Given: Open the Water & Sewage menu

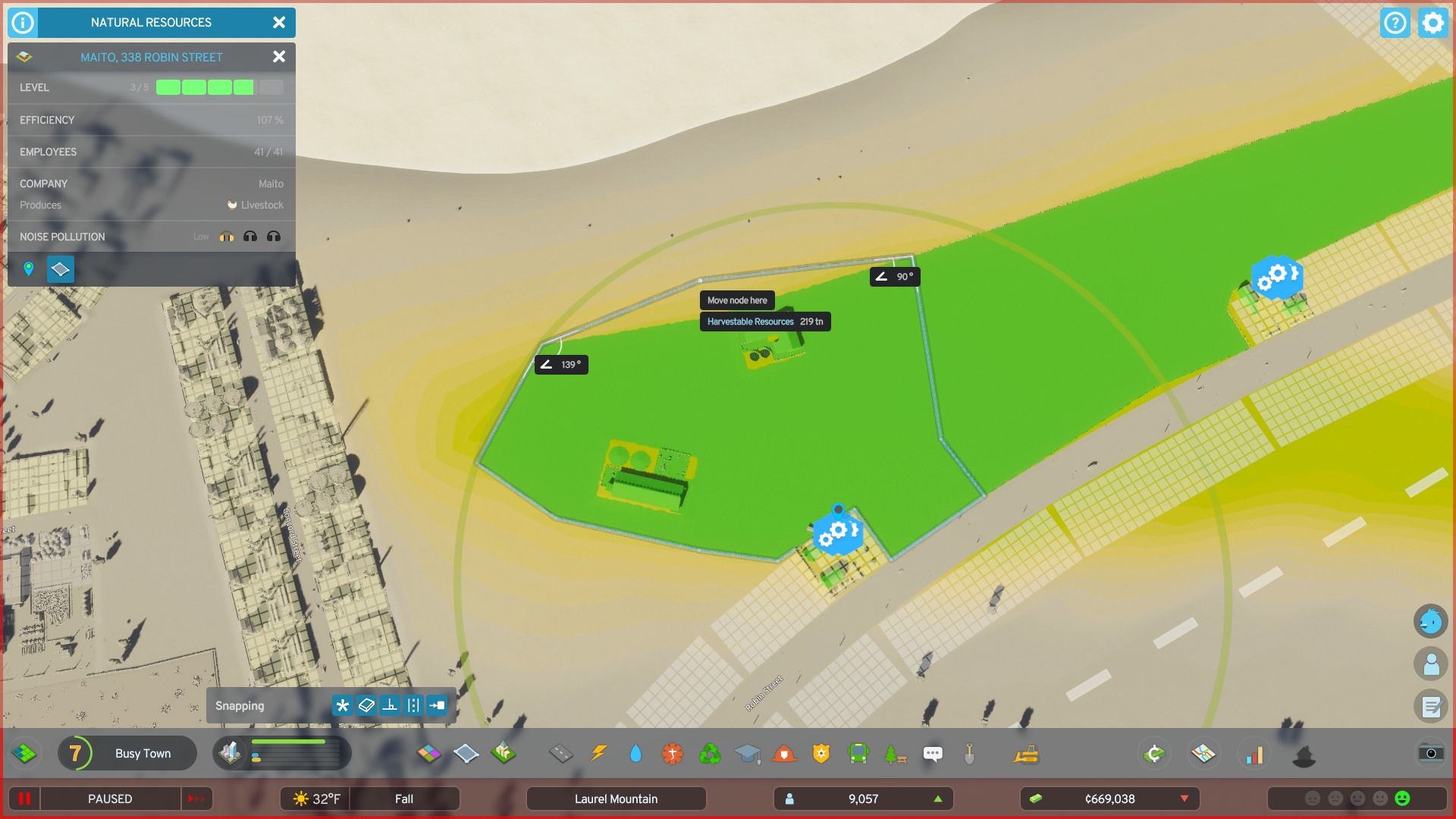Looking at the screenshot, I should tap(635, 753).
